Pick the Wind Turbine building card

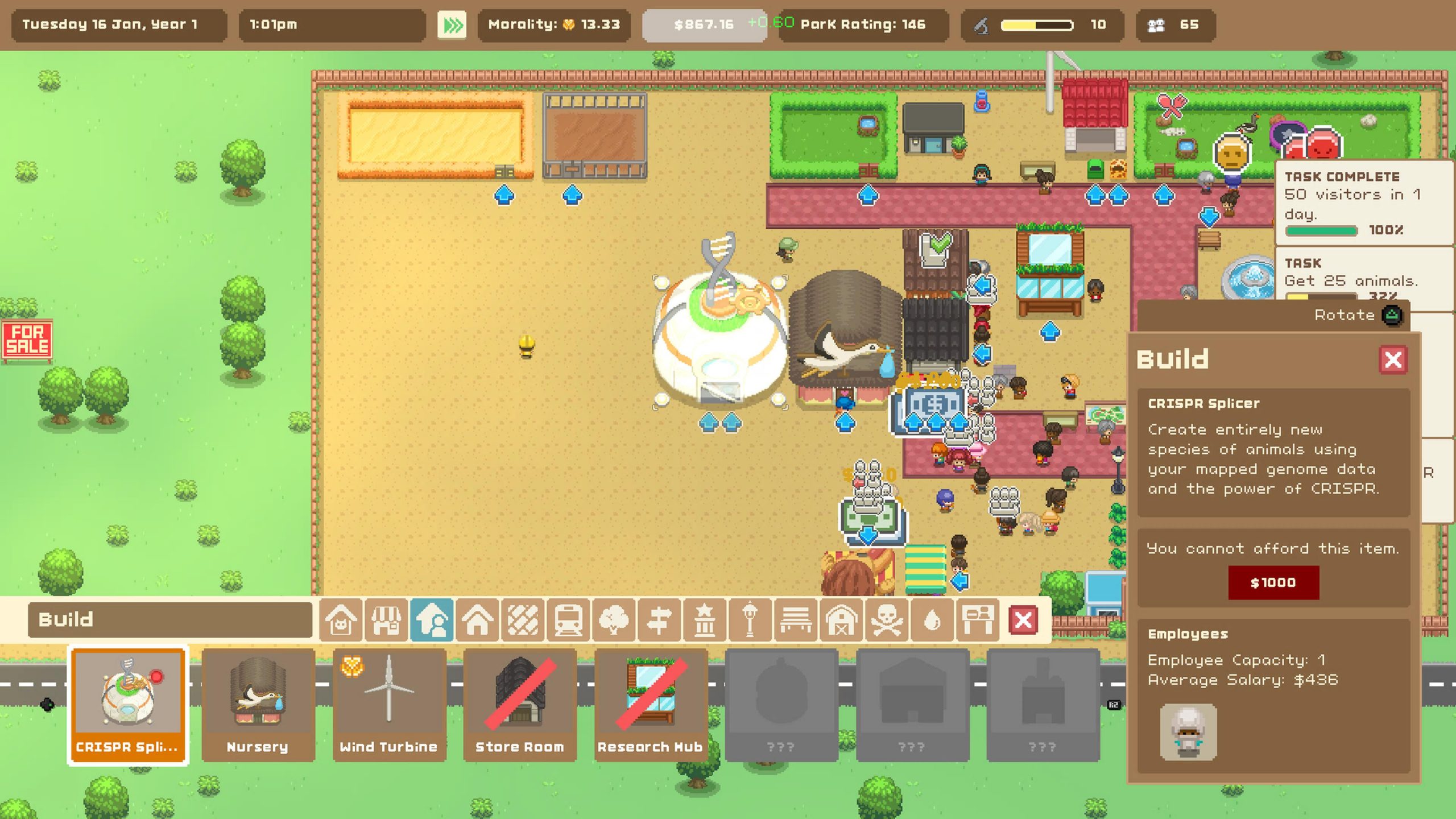point(389,705)
